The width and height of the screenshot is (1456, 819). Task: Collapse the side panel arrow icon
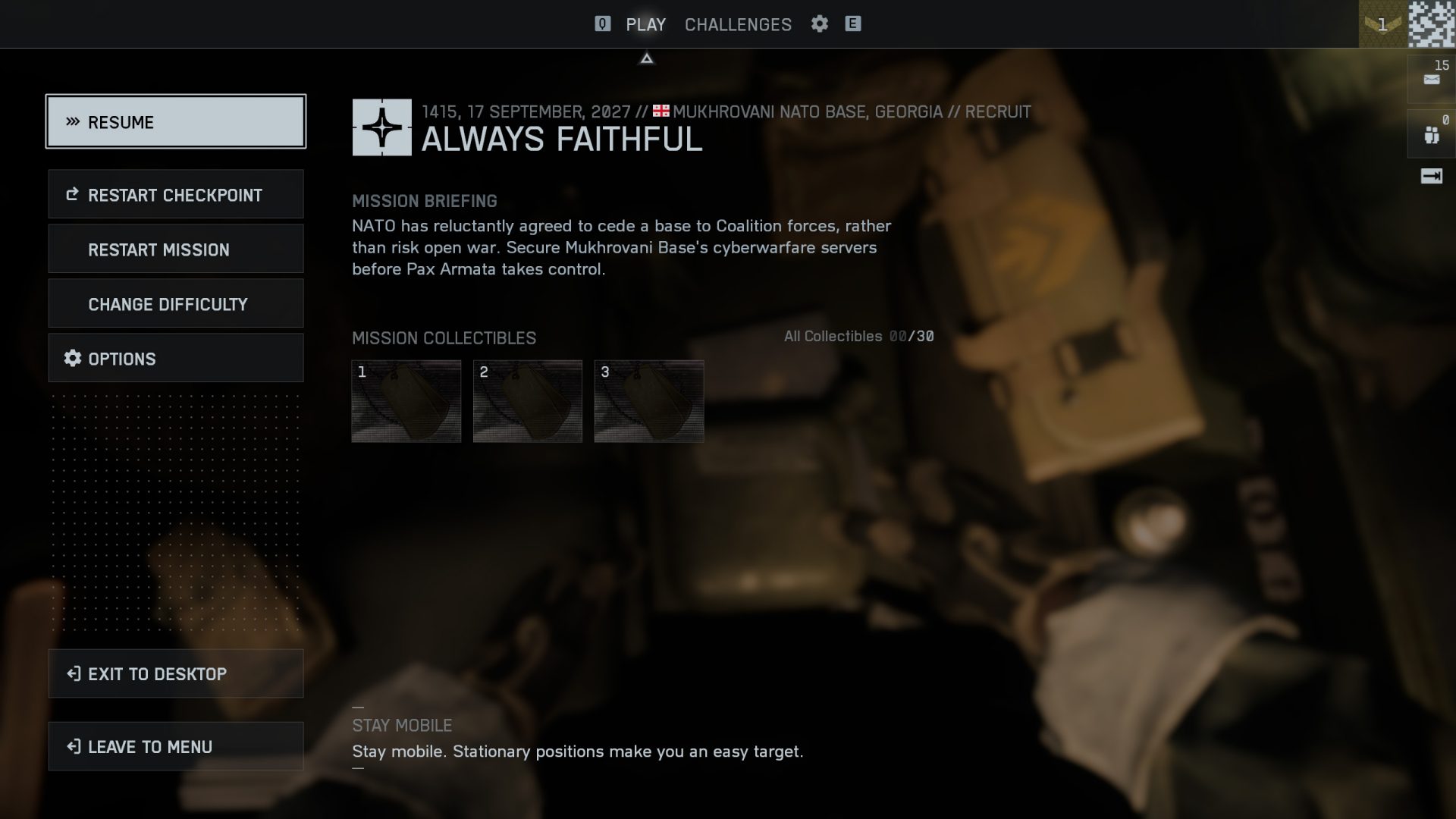1431,177
